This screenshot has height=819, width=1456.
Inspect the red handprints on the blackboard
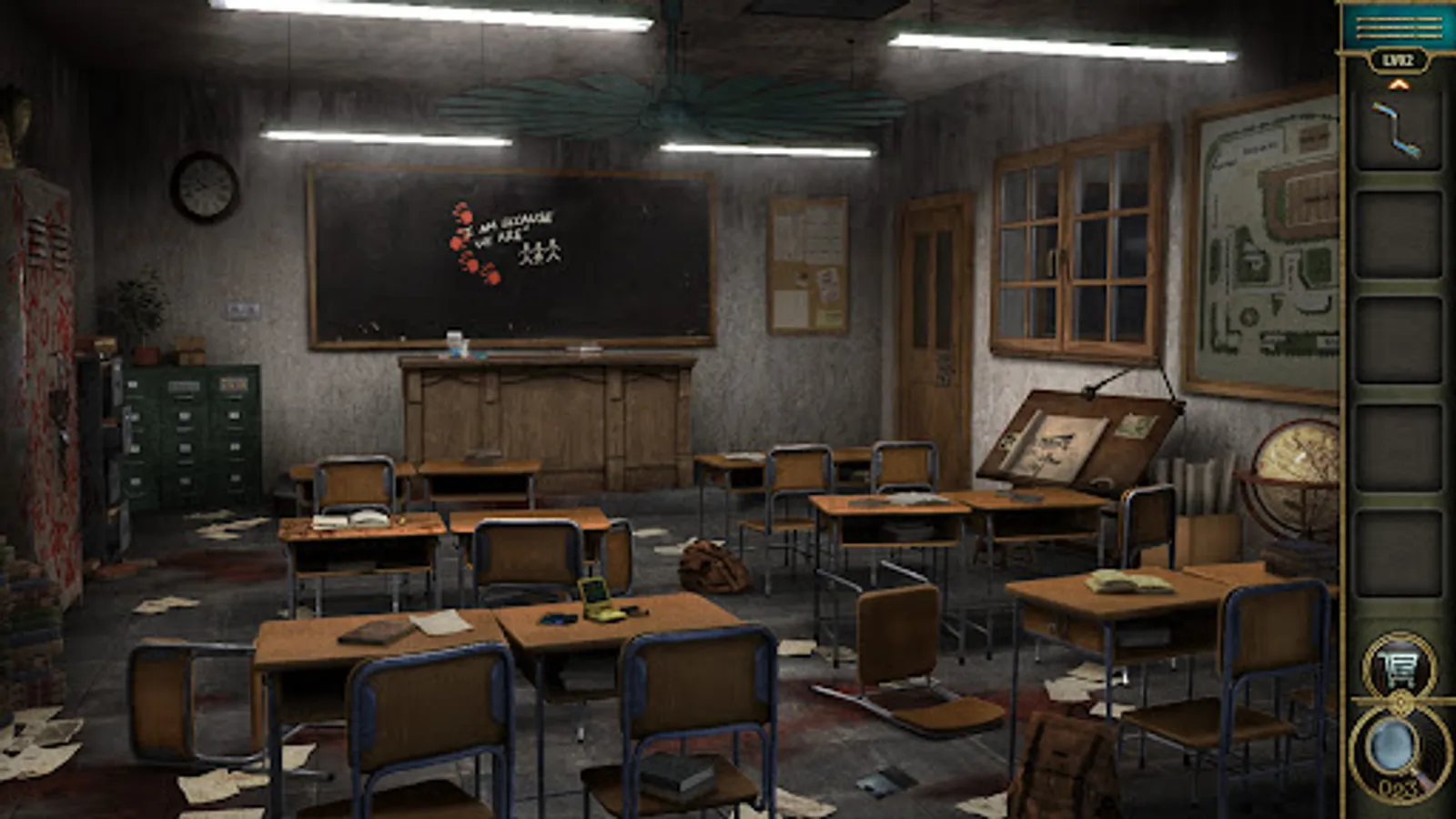pos(464,241)
